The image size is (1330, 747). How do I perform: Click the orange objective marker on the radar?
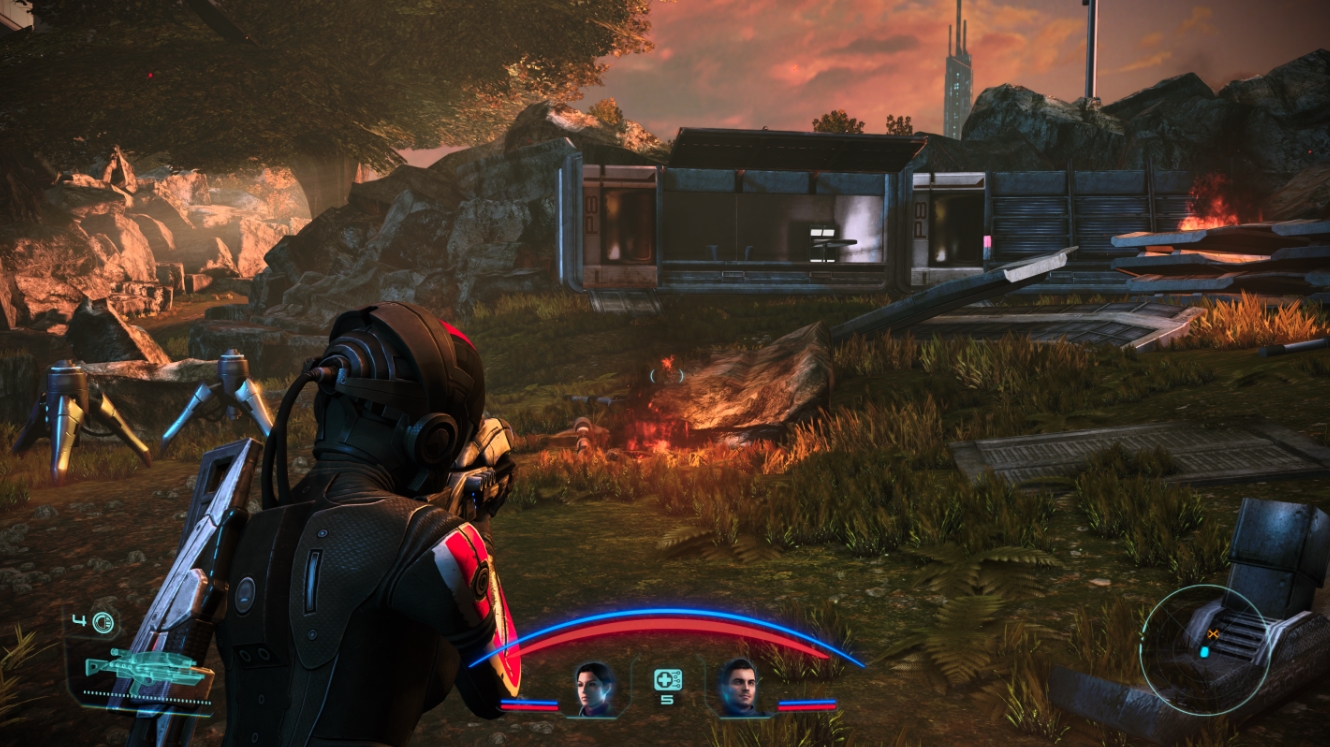(1213, 634)
